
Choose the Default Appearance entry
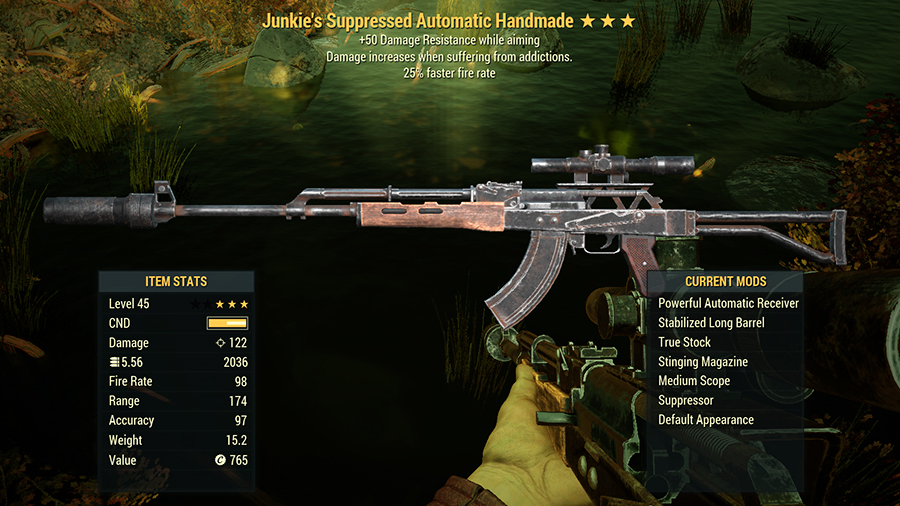click(x=706, y=420)
